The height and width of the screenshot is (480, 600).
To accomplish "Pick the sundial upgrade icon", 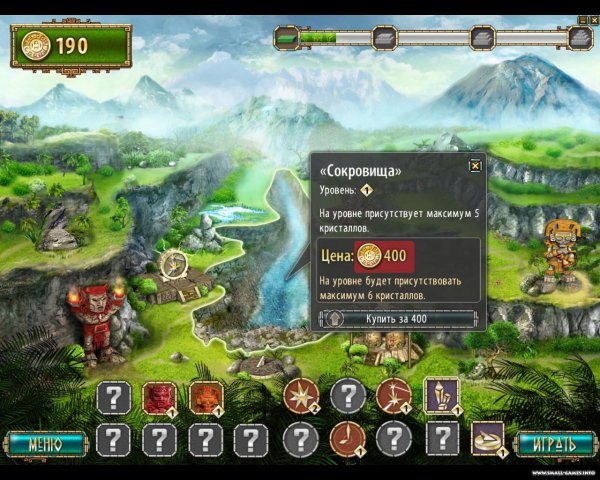I will [x=487, y=439].
